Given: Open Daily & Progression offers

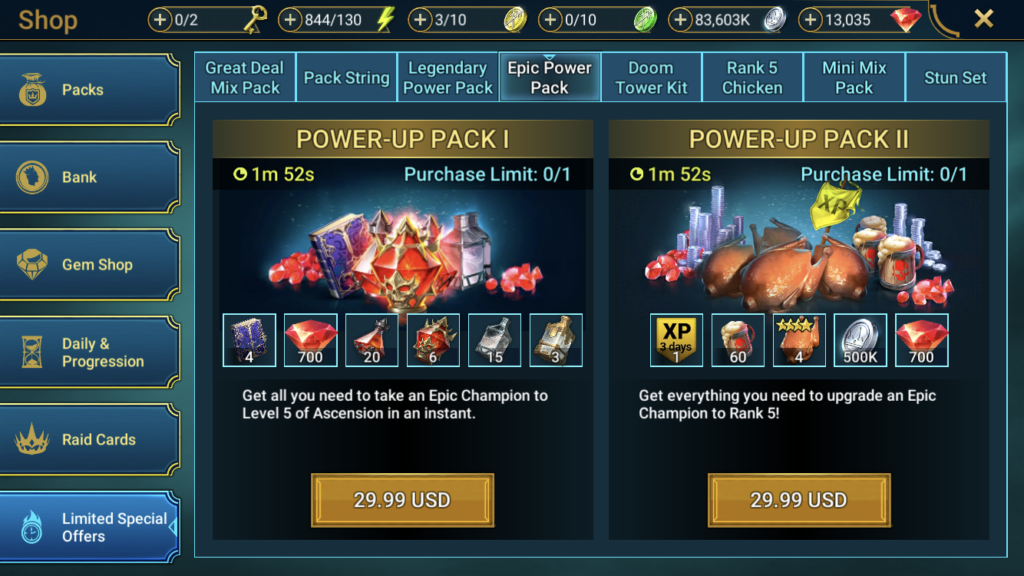Looking at the screenshot, I should [x=88, y=352].
